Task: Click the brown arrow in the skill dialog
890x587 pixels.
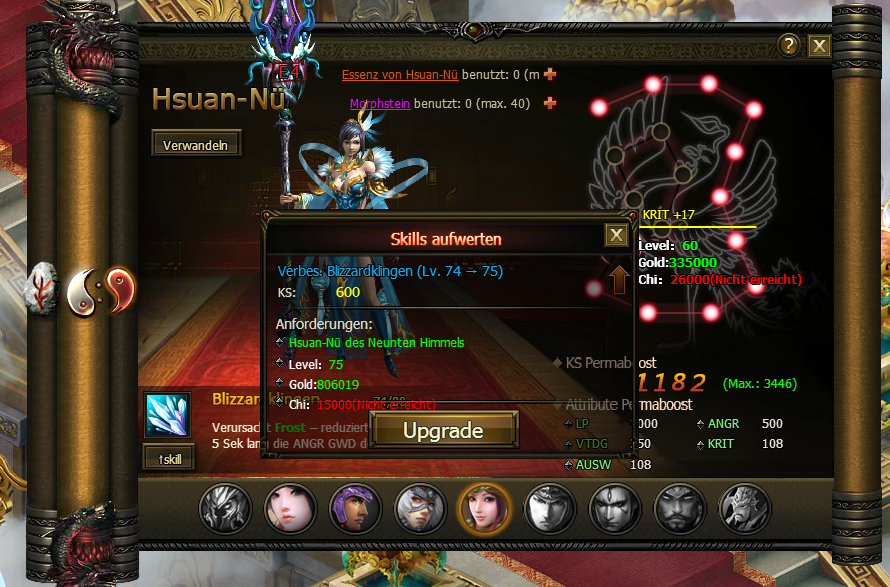Action: click(x=620, y=279)
